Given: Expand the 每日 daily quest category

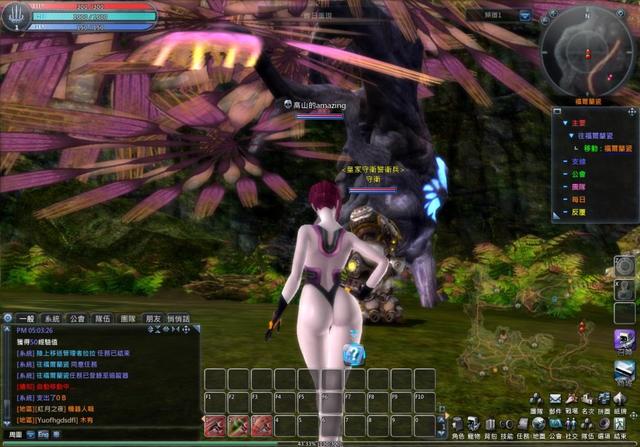Looking at the screenshot, I should [x=564, y=199].
